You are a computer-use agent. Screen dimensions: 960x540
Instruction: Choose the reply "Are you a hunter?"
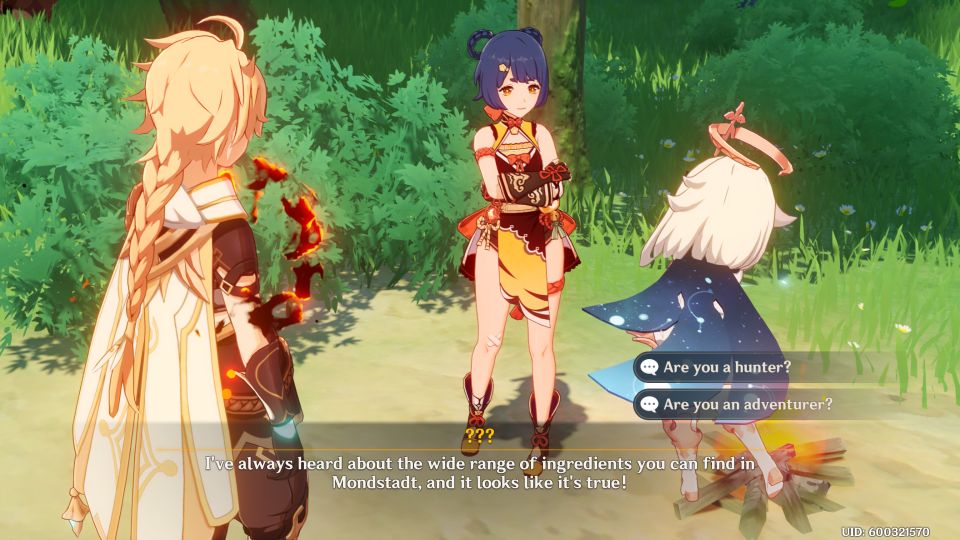(x=727, y=367)
